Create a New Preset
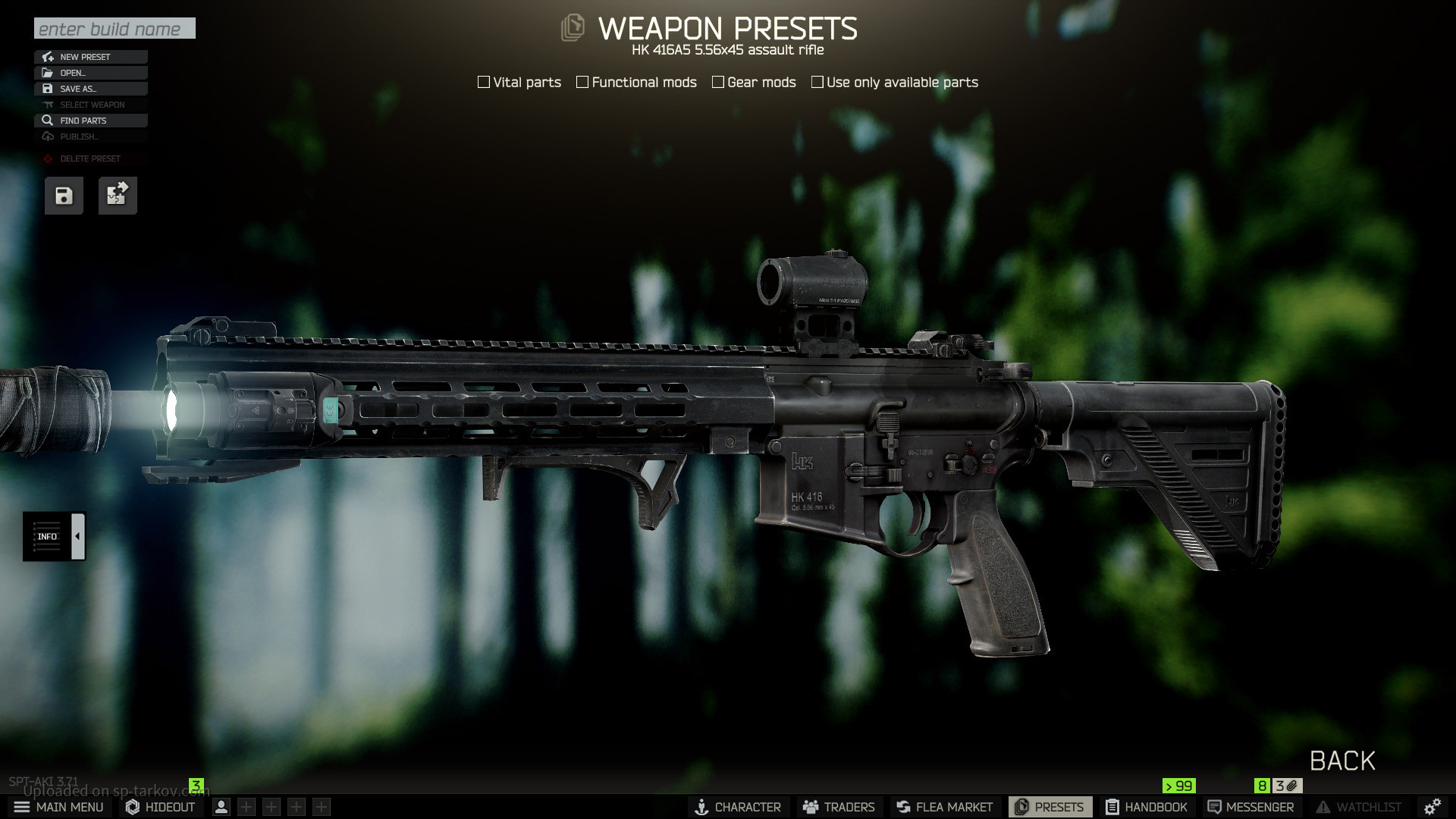1456x819 pixels. coord(90,57)
